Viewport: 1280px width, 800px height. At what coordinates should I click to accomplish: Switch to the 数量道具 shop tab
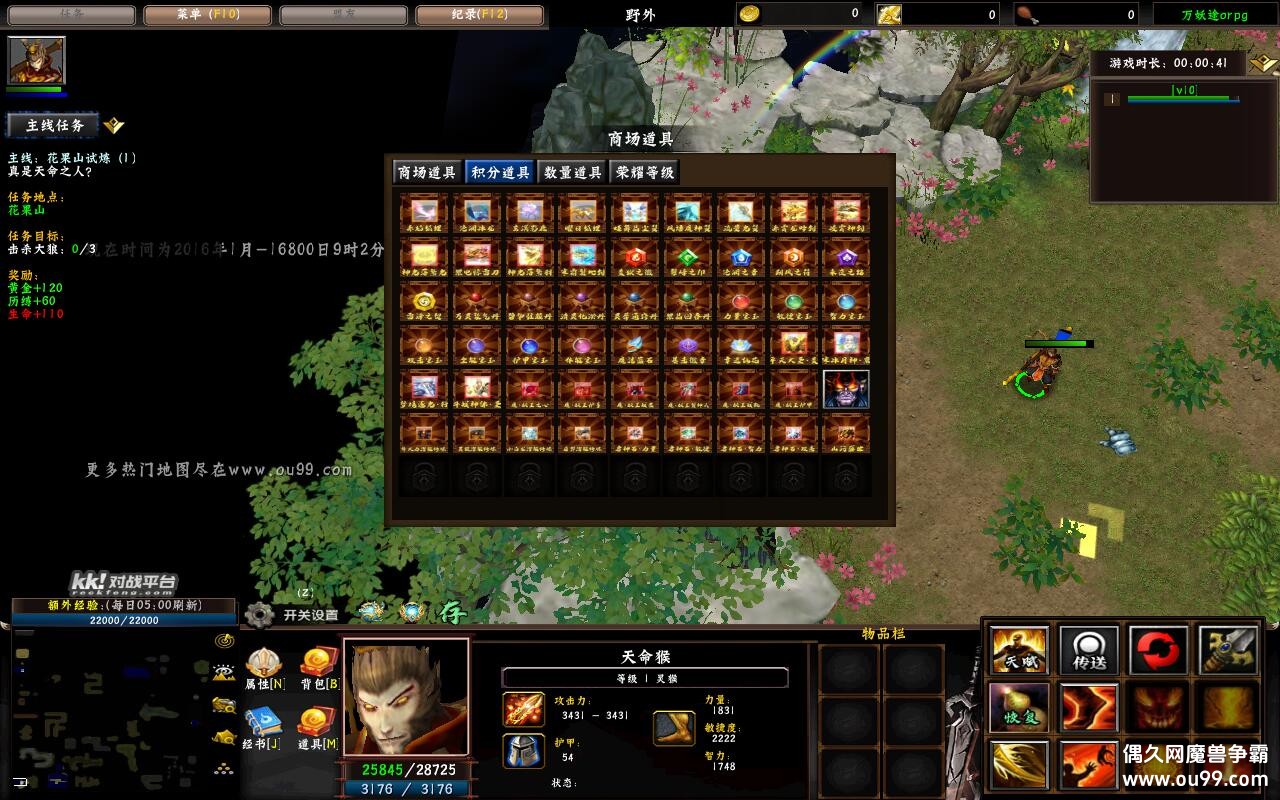coord(572,170)
